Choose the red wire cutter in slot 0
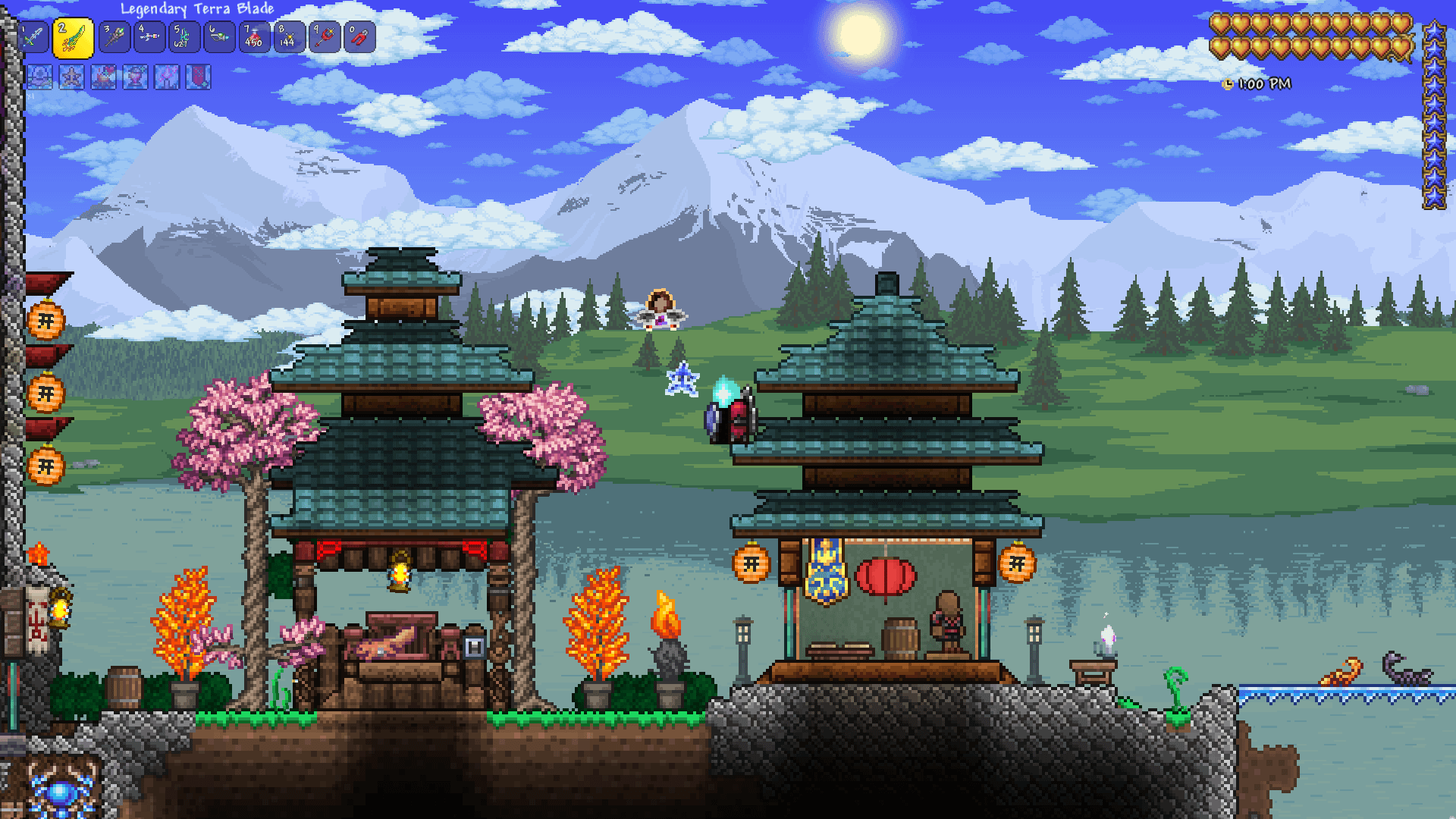 coord(360,37)
